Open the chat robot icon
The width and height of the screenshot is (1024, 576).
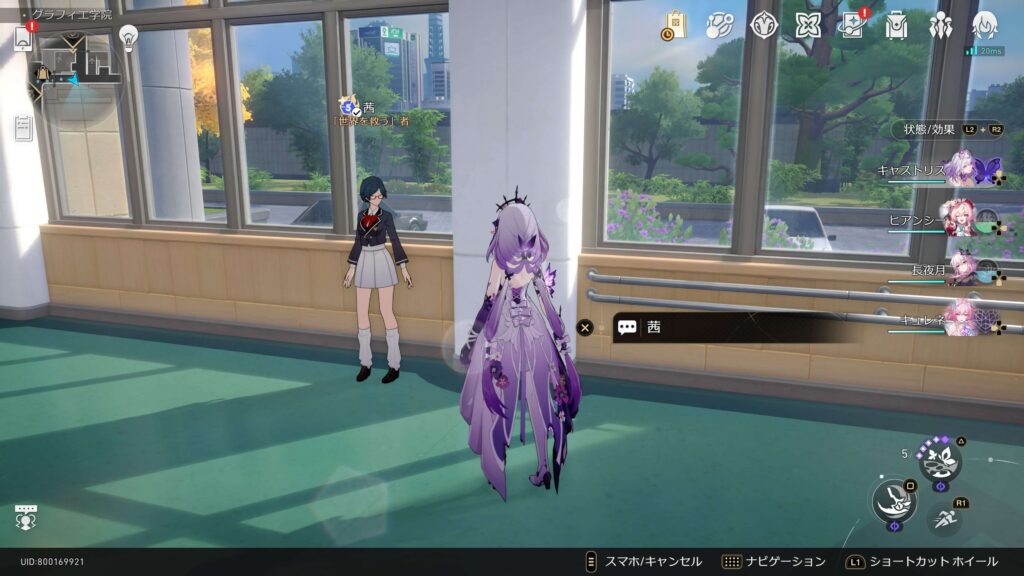coord(26,516)
